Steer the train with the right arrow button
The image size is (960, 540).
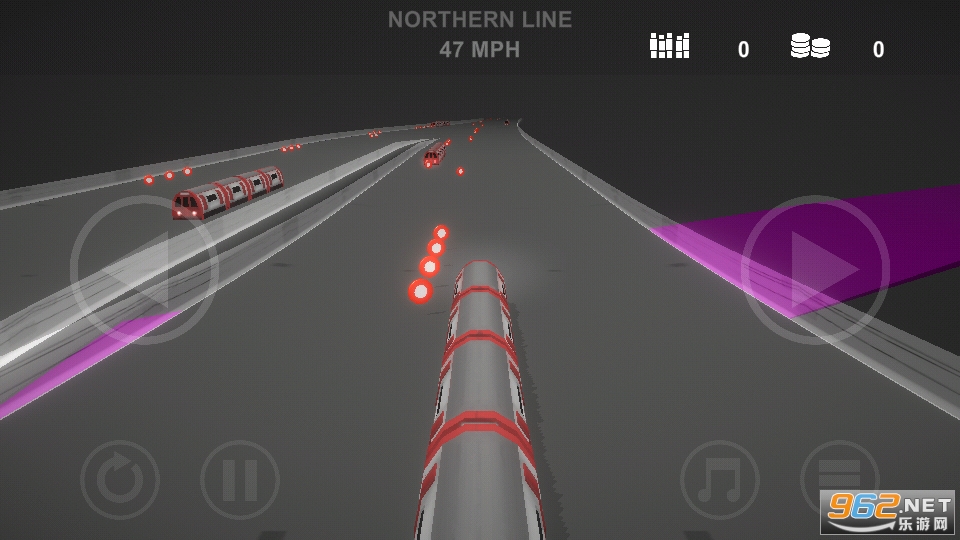pos(815,270)
